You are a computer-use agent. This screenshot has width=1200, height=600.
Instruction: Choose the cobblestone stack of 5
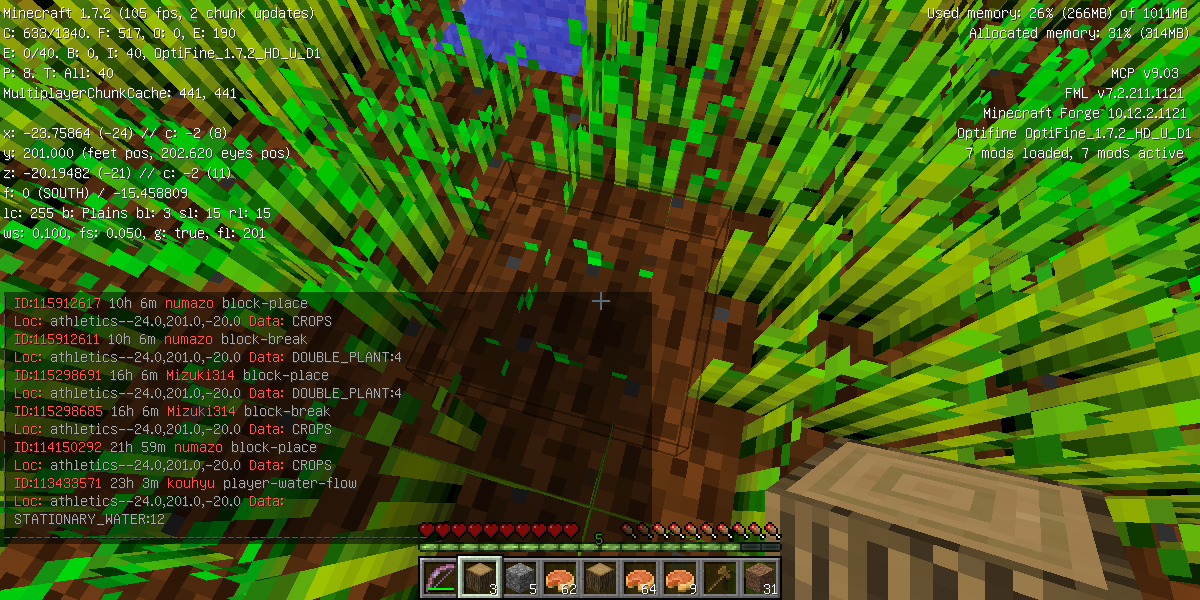click(x=518, y=578)
